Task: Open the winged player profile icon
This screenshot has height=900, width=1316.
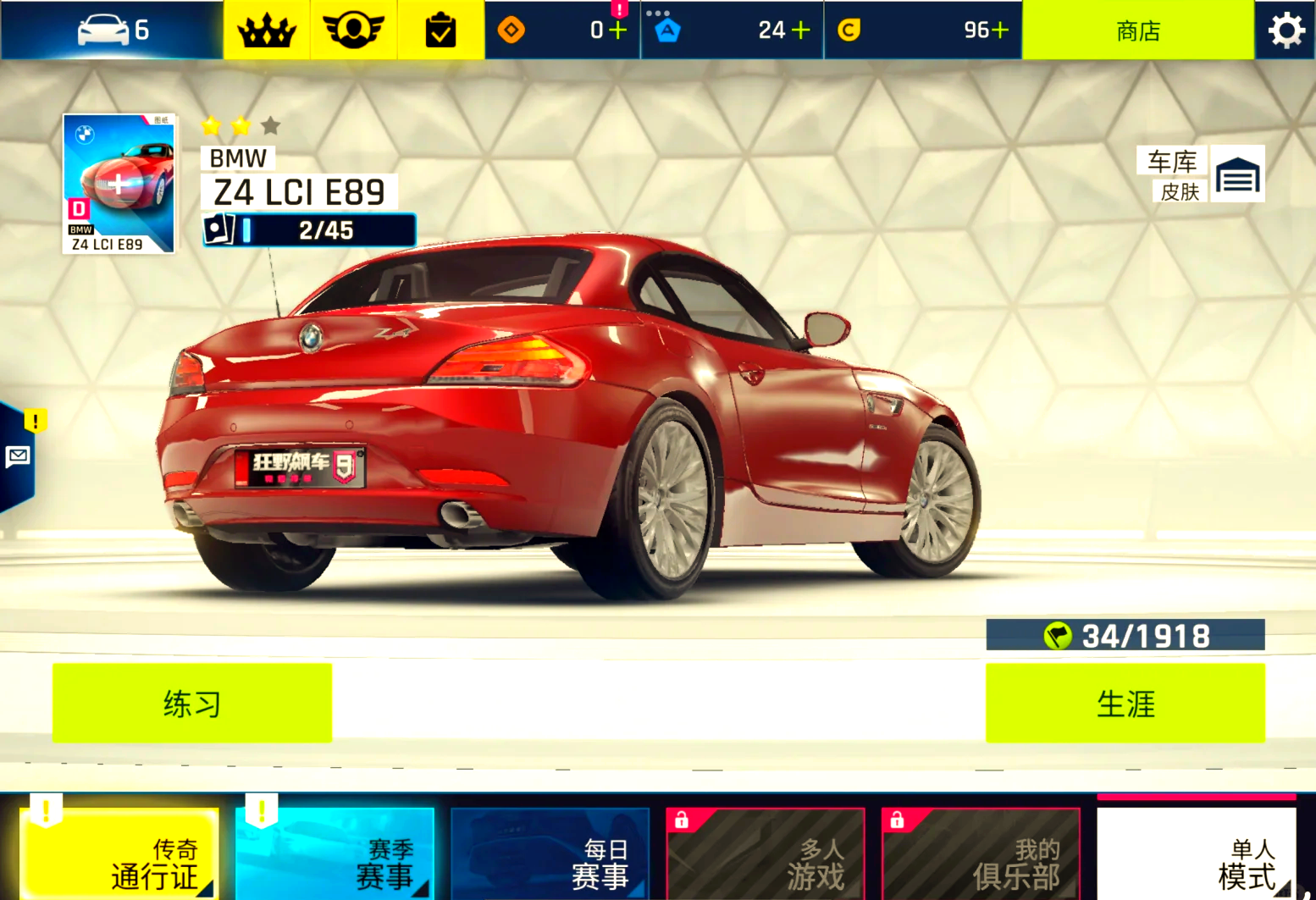Action: tap(354, 30)
